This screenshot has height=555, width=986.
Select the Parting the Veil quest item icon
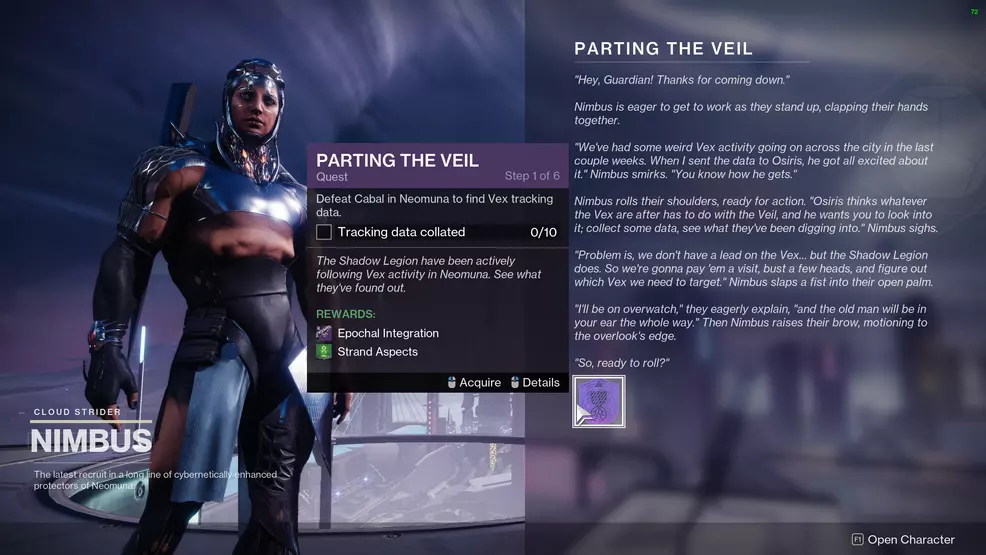coord(599,402)
